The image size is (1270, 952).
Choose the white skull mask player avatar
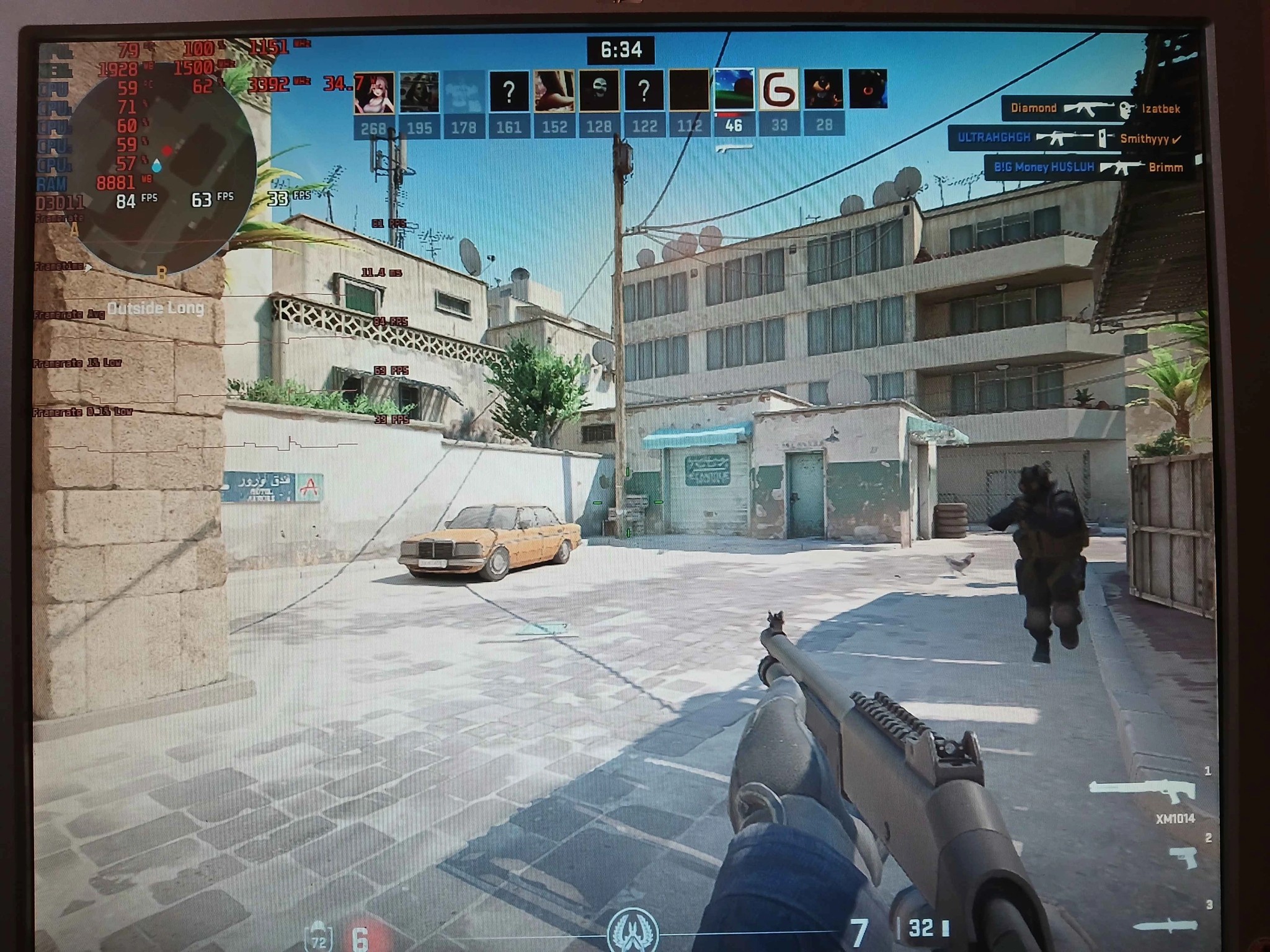pyautogui.click(x=599, y=92)
